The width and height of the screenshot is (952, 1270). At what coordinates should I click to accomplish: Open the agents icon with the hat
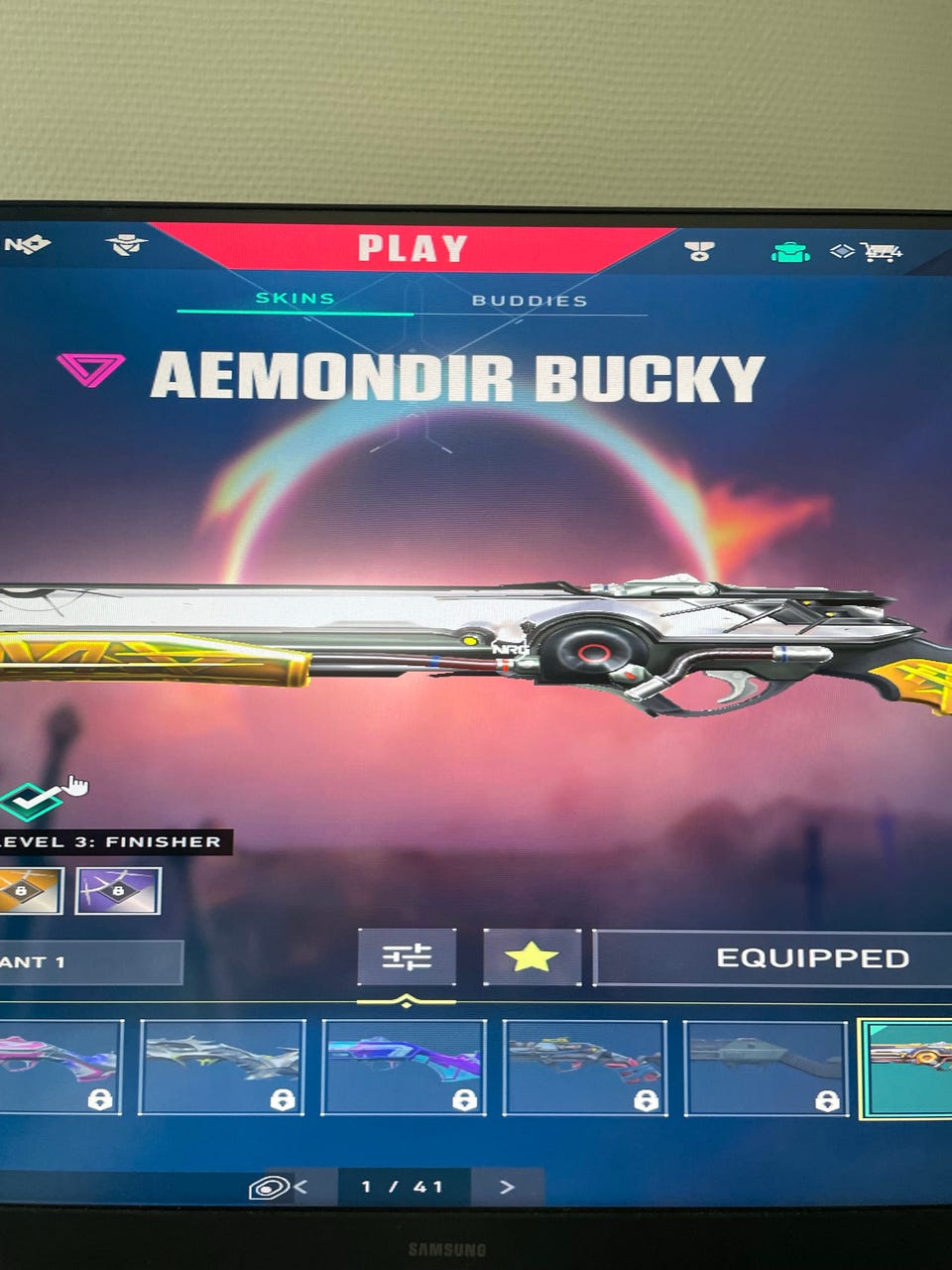126,244
